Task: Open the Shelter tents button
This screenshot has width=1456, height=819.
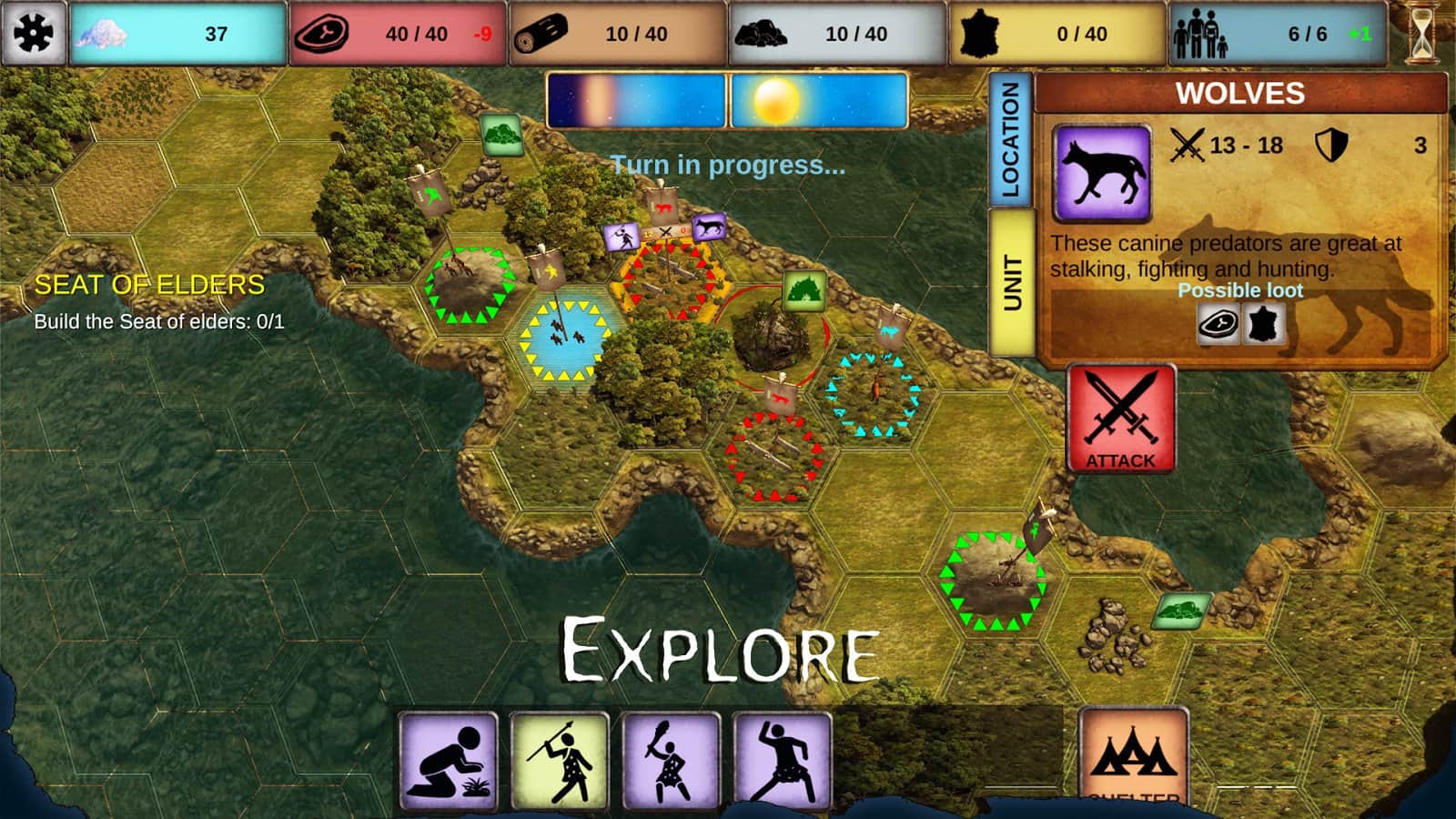Action: click(1134, 756)
